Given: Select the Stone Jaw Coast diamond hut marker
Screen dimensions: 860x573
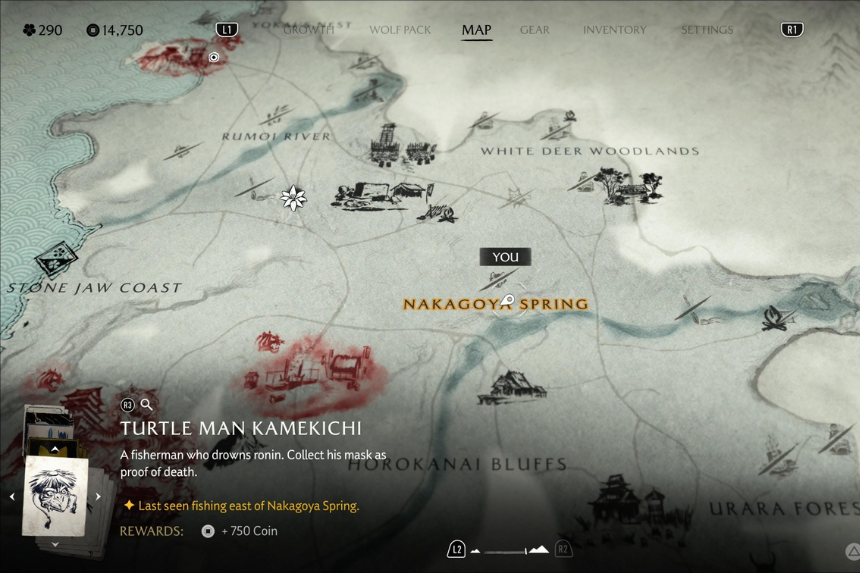Looking at the screenshot, I should [54, 260].
